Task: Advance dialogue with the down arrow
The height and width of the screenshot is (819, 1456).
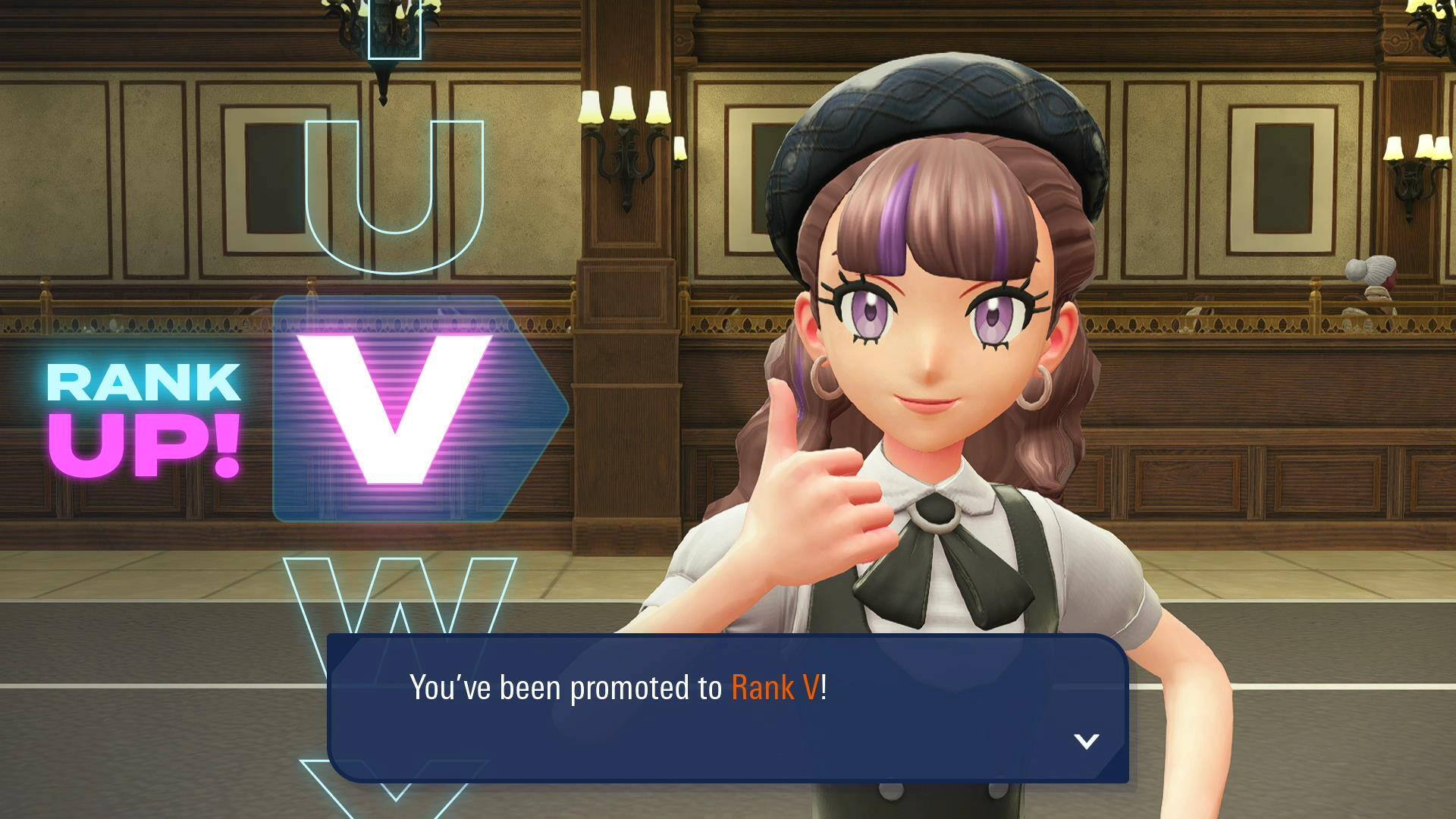Action: [x=1087, y=741]
